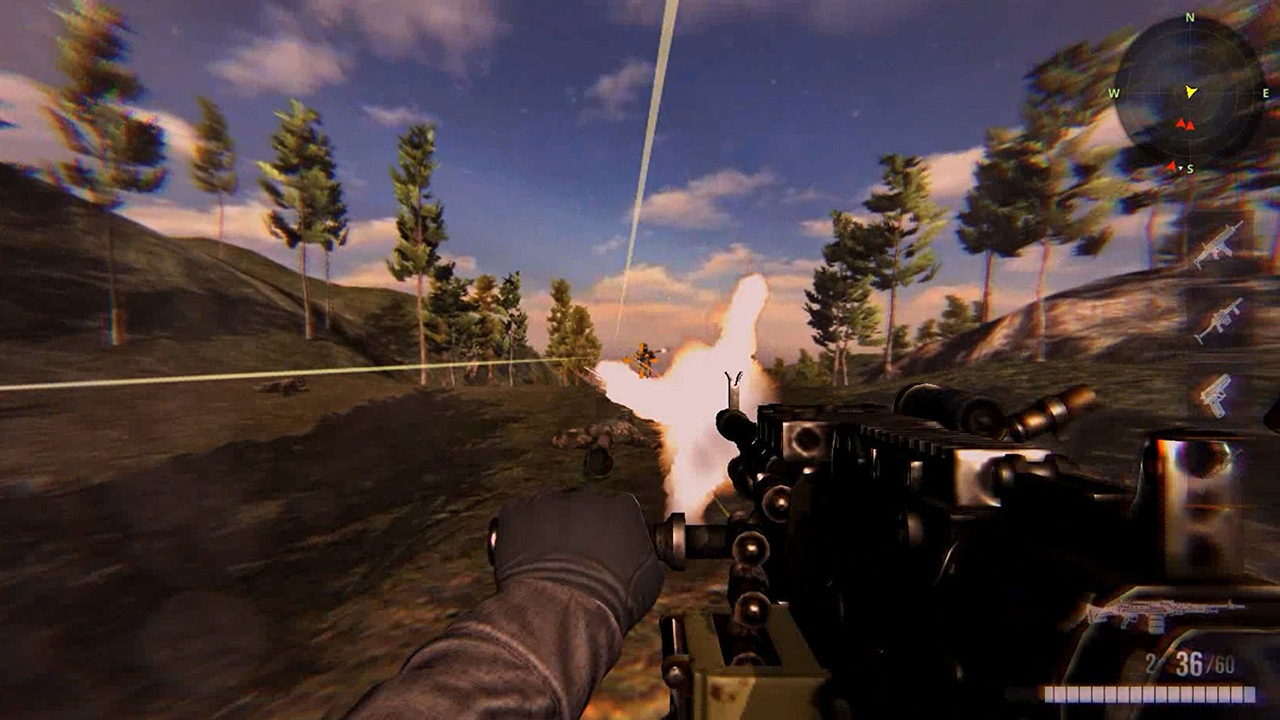Click the red marker near South indicator
Viewport: 1280px width, 720px height.
click(x=1172, y=167)
